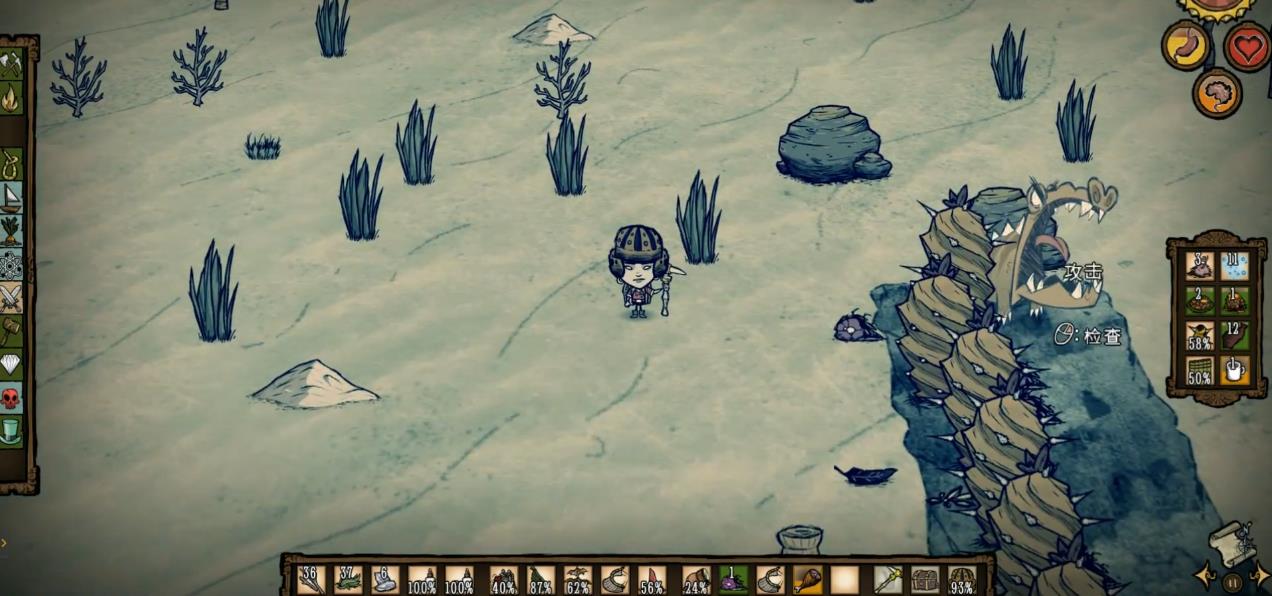Open the Science atom crafting tab
The image size is (1272, 596).
[x=11, y=264]
